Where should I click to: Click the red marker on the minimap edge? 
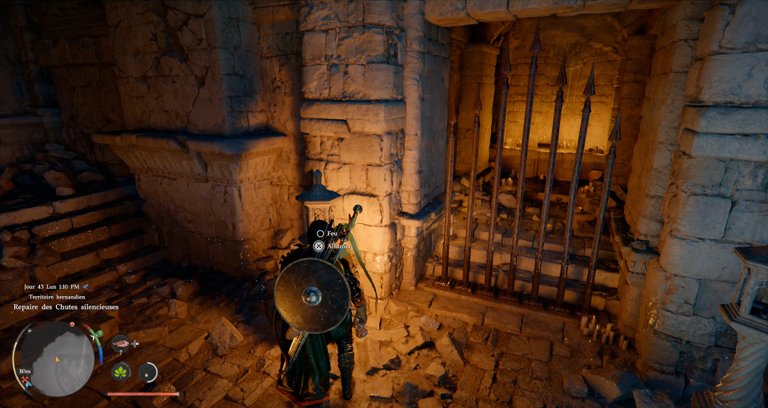pos(72,324)
